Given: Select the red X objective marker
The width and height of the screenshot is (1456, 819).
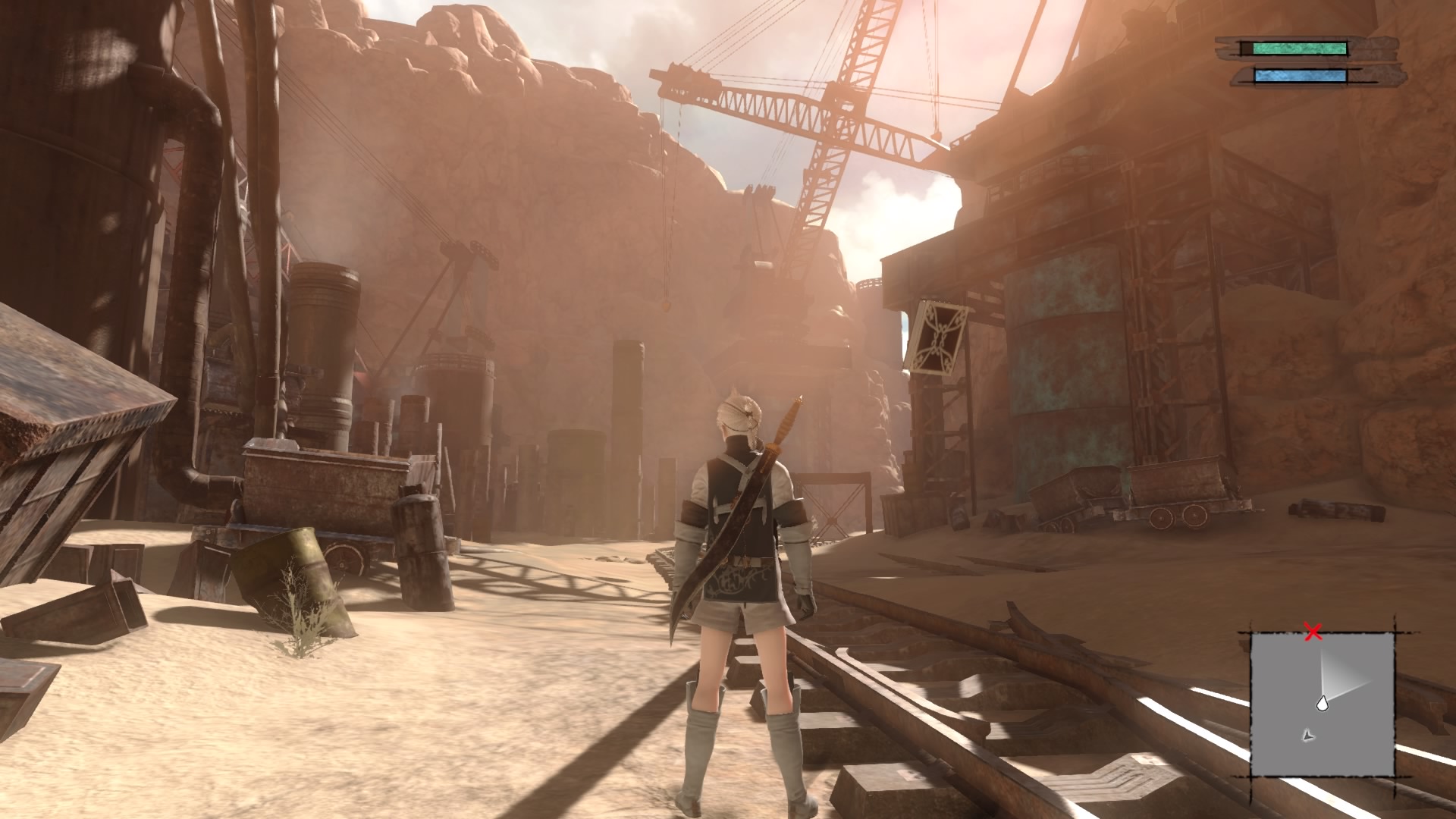Looking at the screenshot, I should click(1313, 632).
